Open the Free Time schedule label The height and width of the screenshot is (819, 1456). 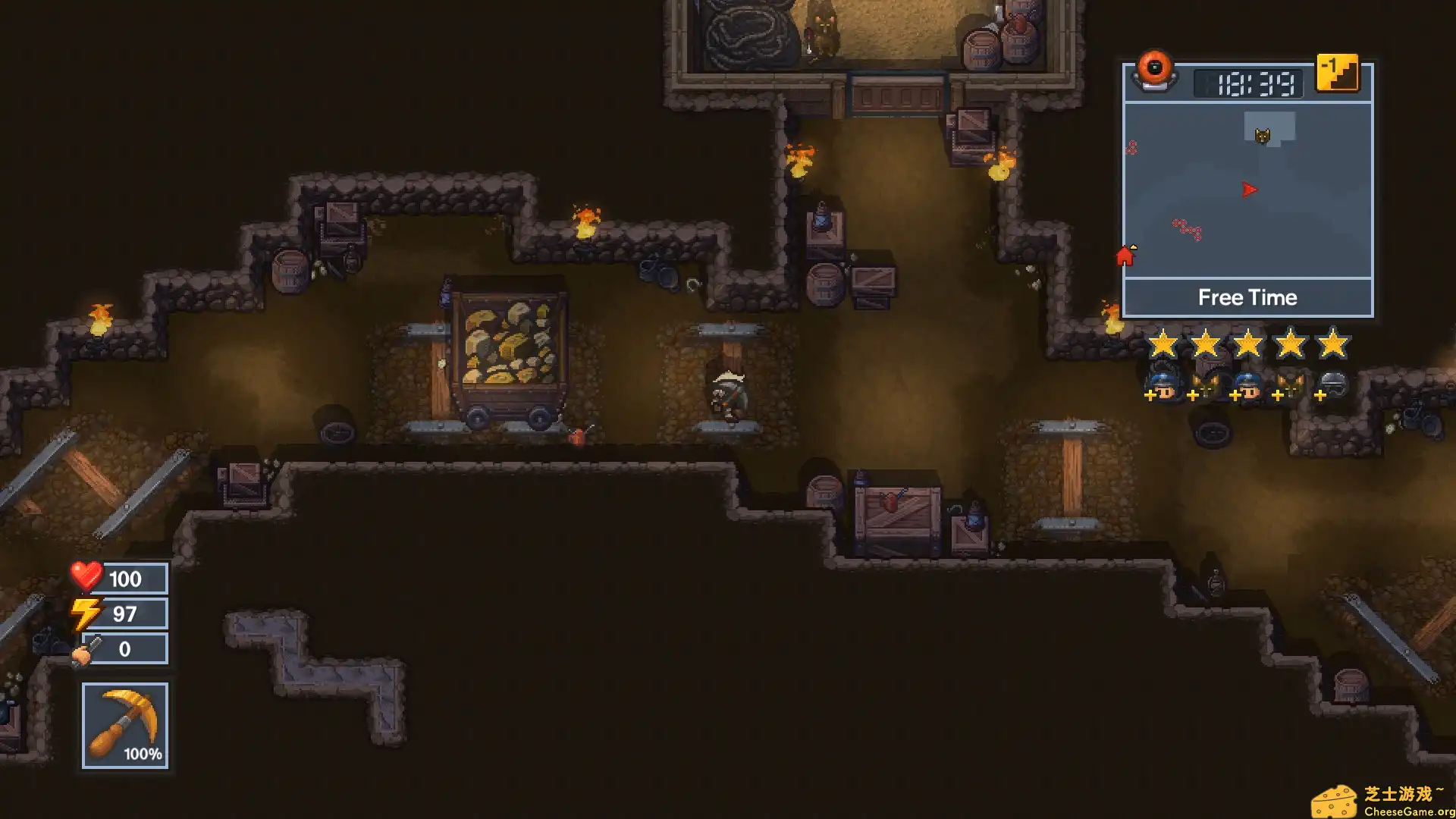[x=1248, y=297]
